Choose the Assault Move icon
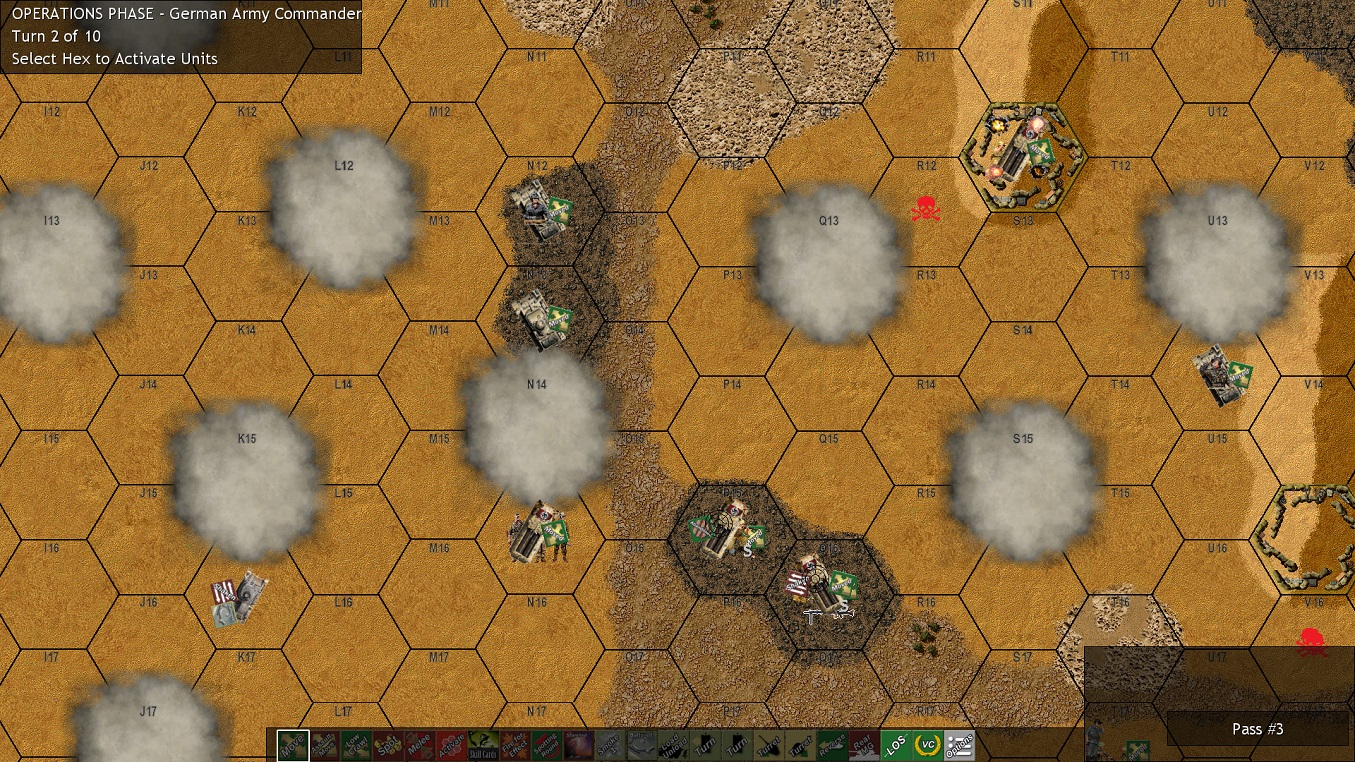Screen dimensions: 1355x762 point(324,744)
